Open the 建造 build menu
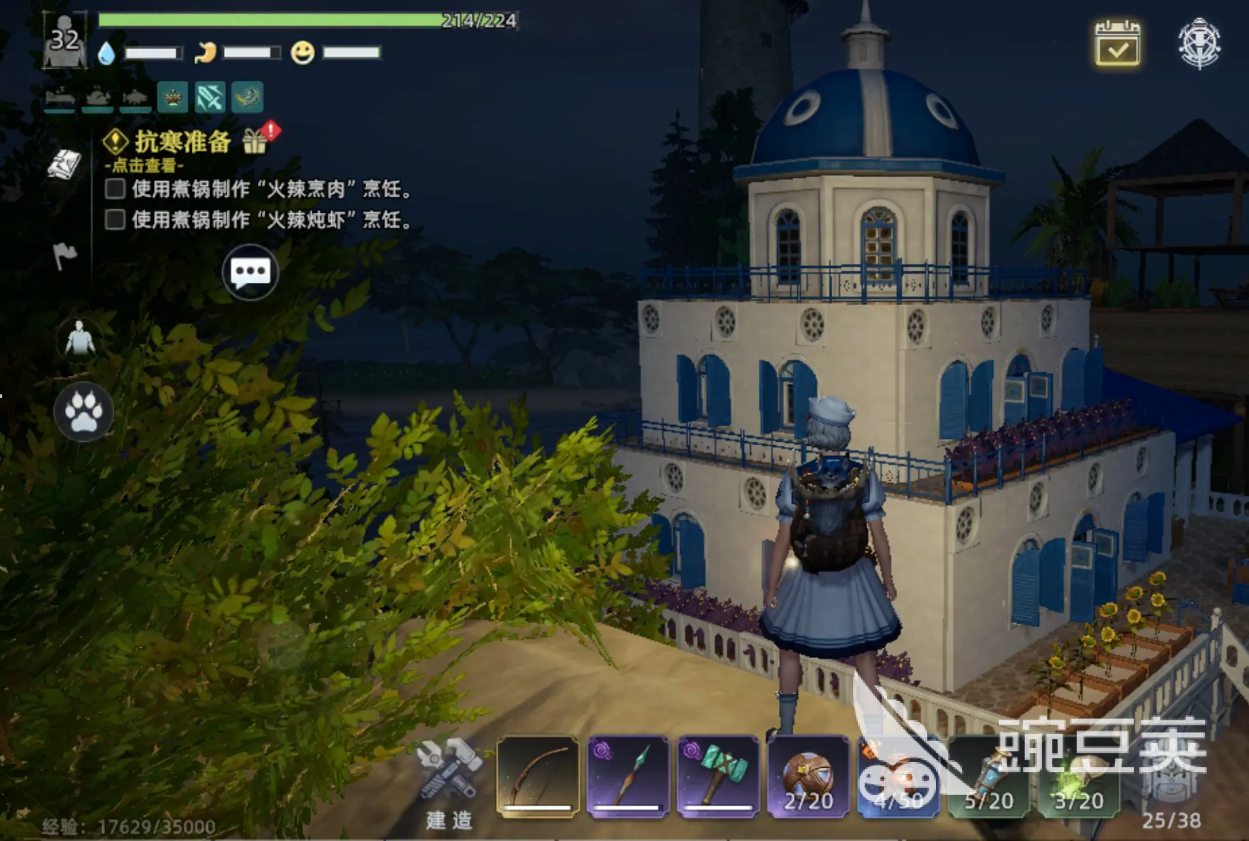The image size is (1249, 841). 449,780
